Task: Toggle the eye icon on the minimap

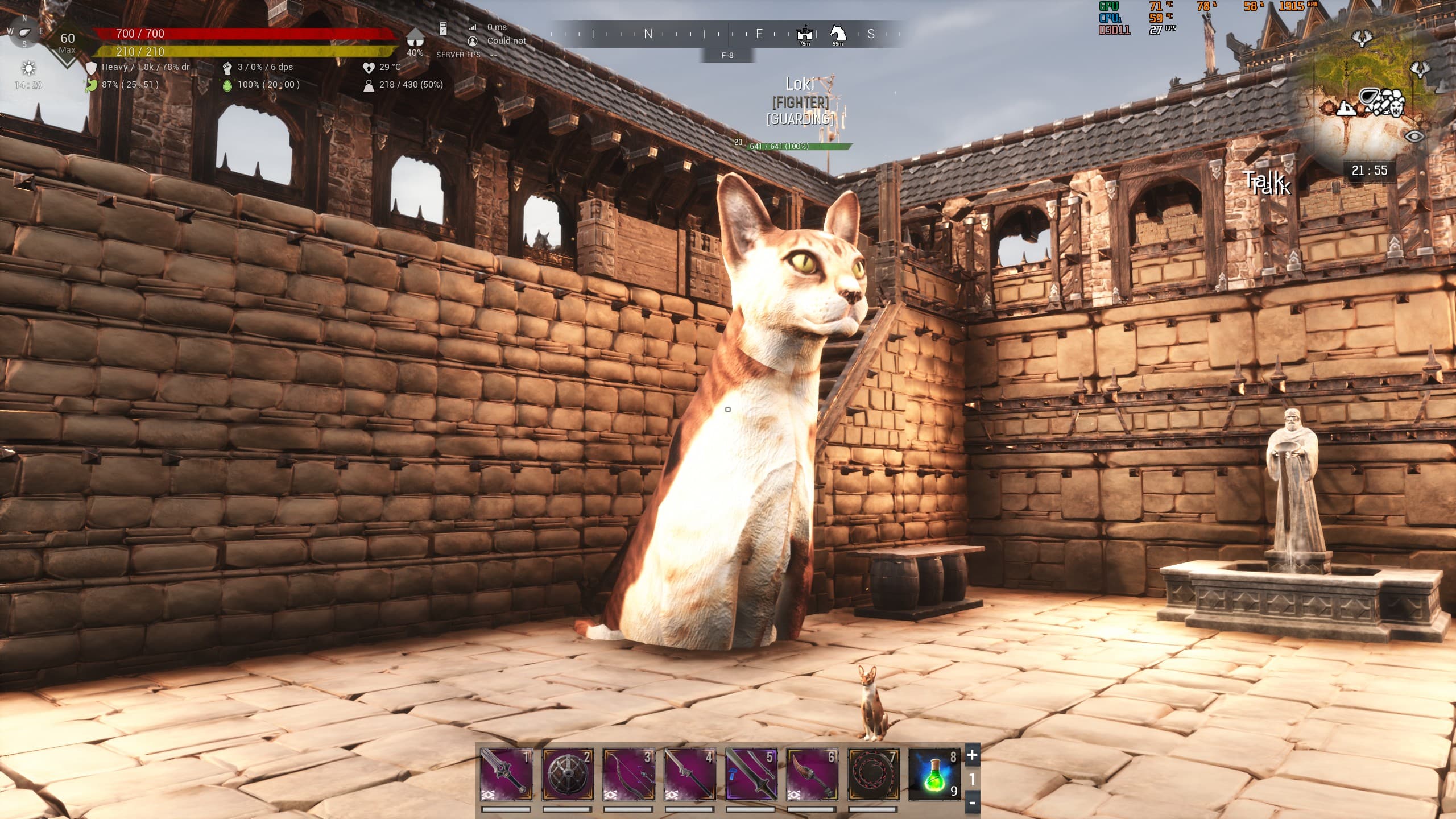Action: tap(1414, 136)
